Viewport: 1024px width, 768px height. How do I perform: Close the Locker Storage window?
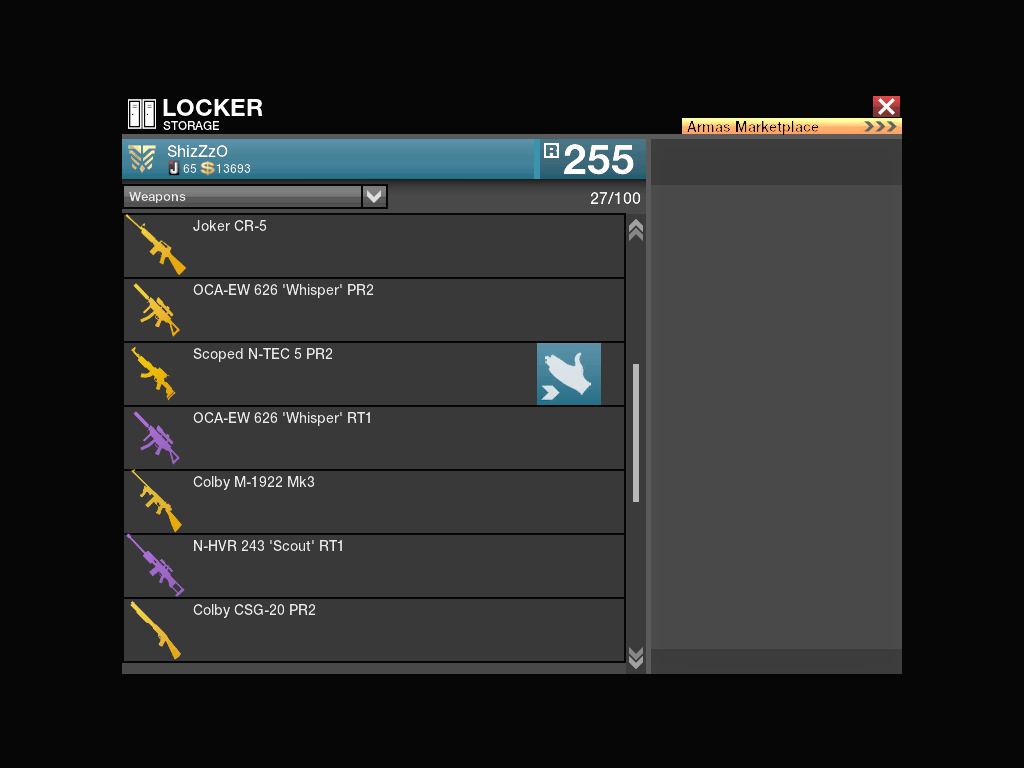click(x=886, y=106)
